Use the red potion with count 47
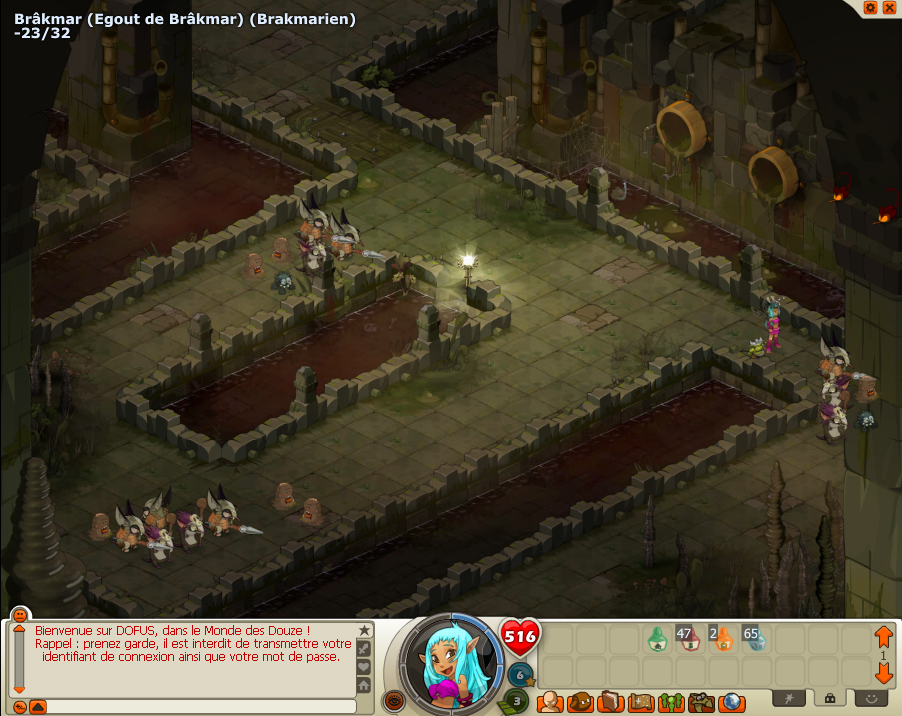Screen dimensions: 902x716 click(688, 638)
